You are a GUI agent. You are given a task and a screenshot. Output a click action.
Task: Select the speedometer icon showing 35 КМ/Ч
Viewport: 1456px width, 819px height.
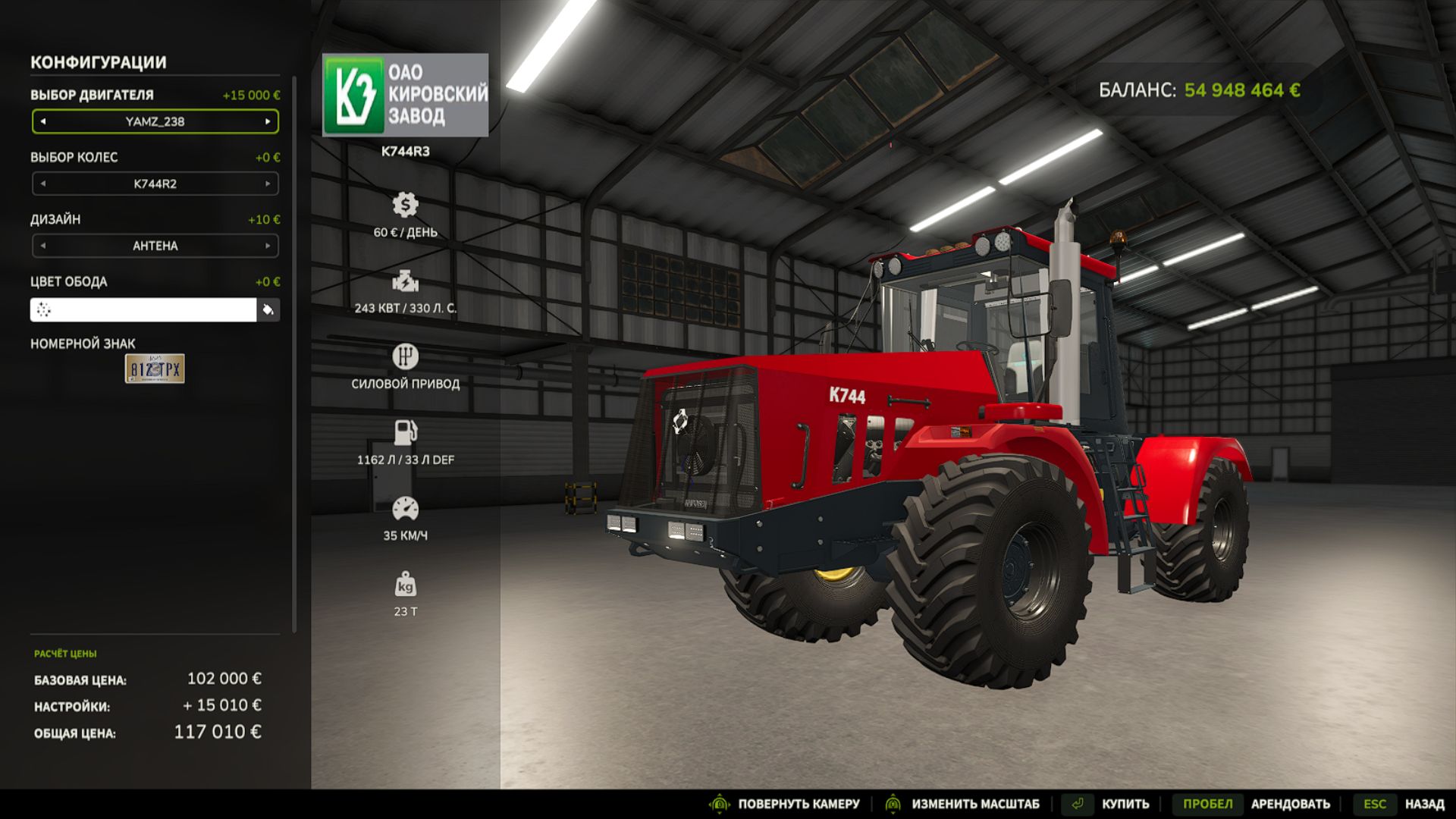pyautogui.click(x=406, y=507)
